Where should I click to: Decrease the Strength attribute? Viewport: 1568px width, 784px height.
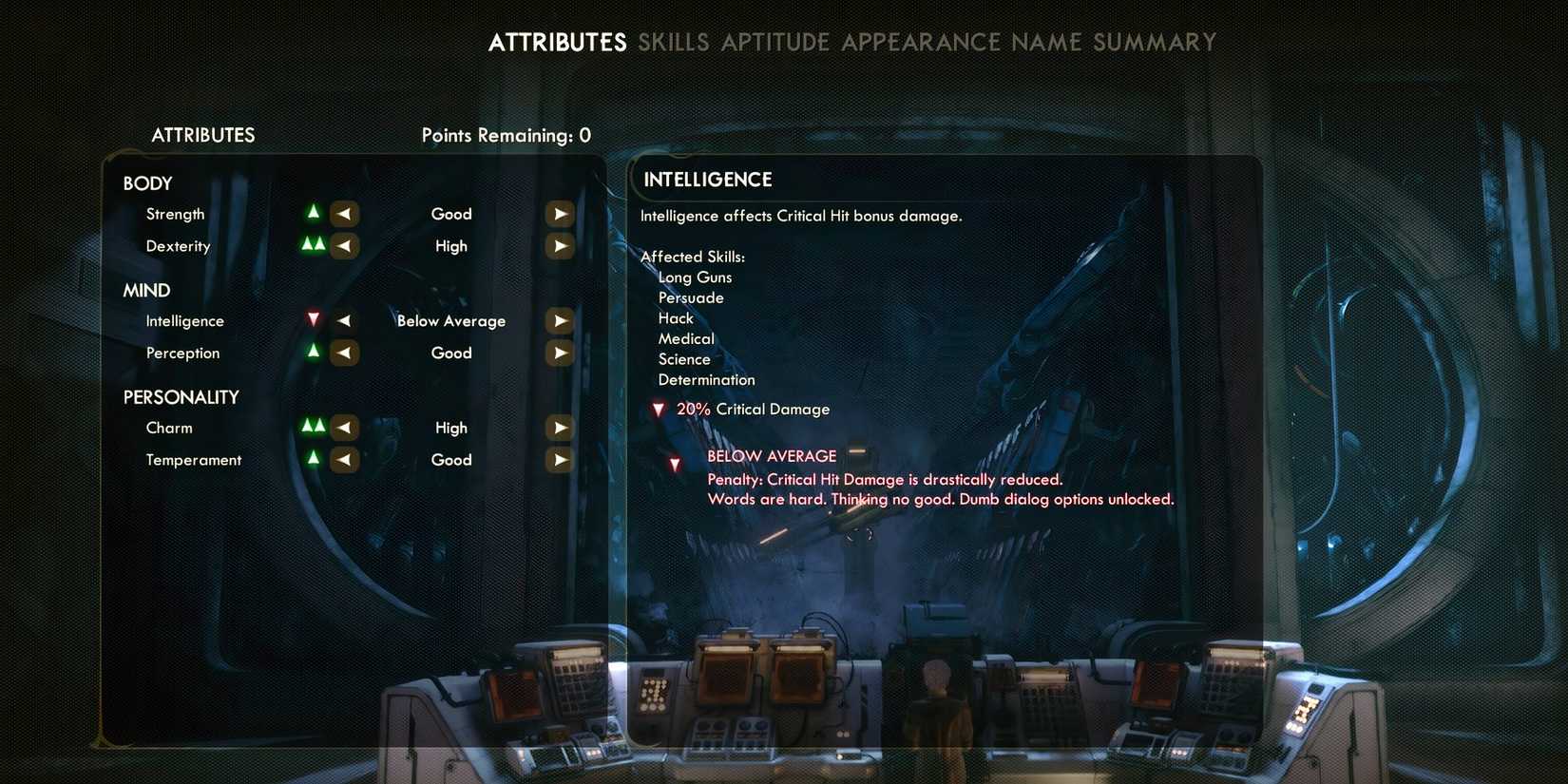pos(344,213)
